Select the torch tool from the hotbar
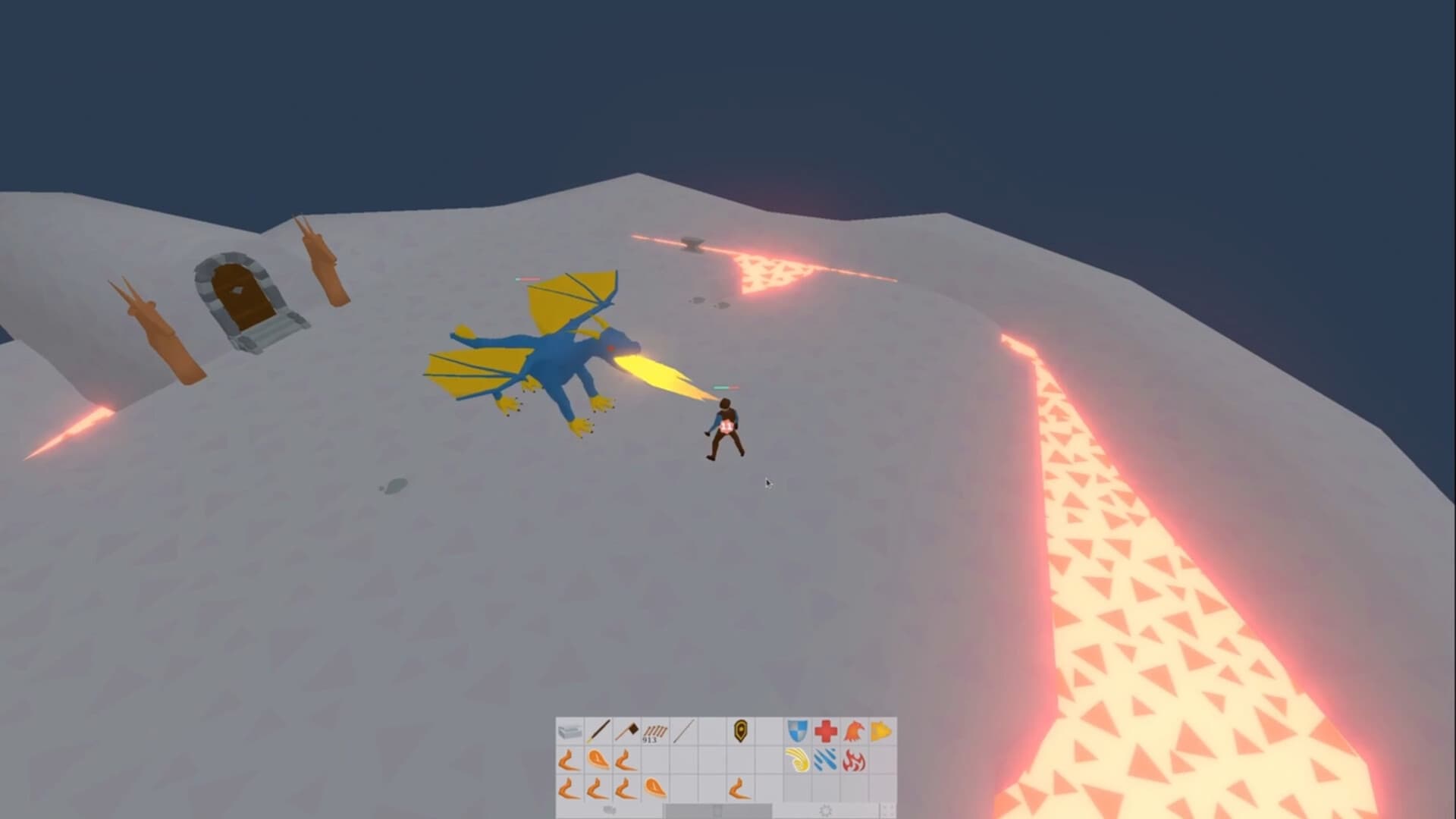This screenshot has width=1456, height=819. (x=598, y=730)
